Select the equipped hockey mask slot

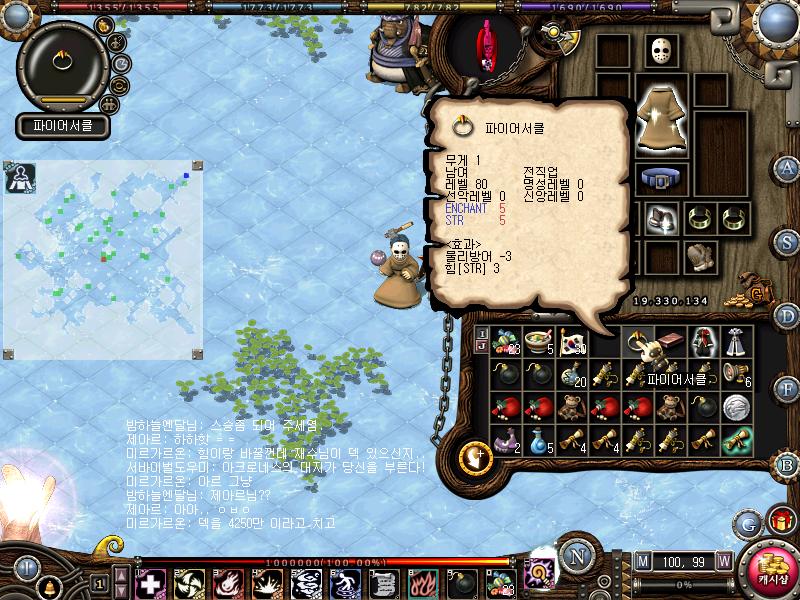658,52
